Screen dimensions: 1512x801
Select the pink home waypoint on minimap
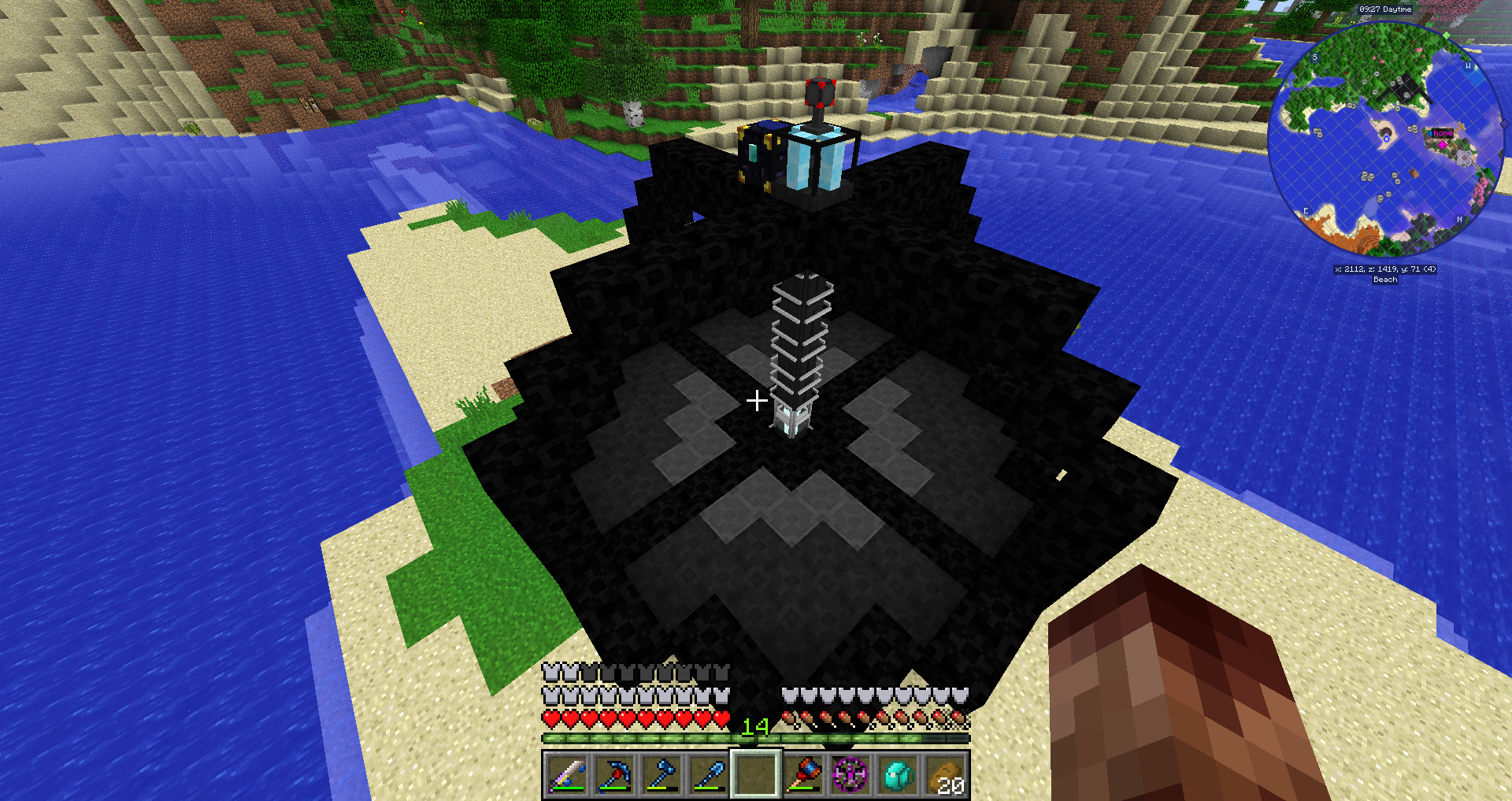coord(1443,145)
